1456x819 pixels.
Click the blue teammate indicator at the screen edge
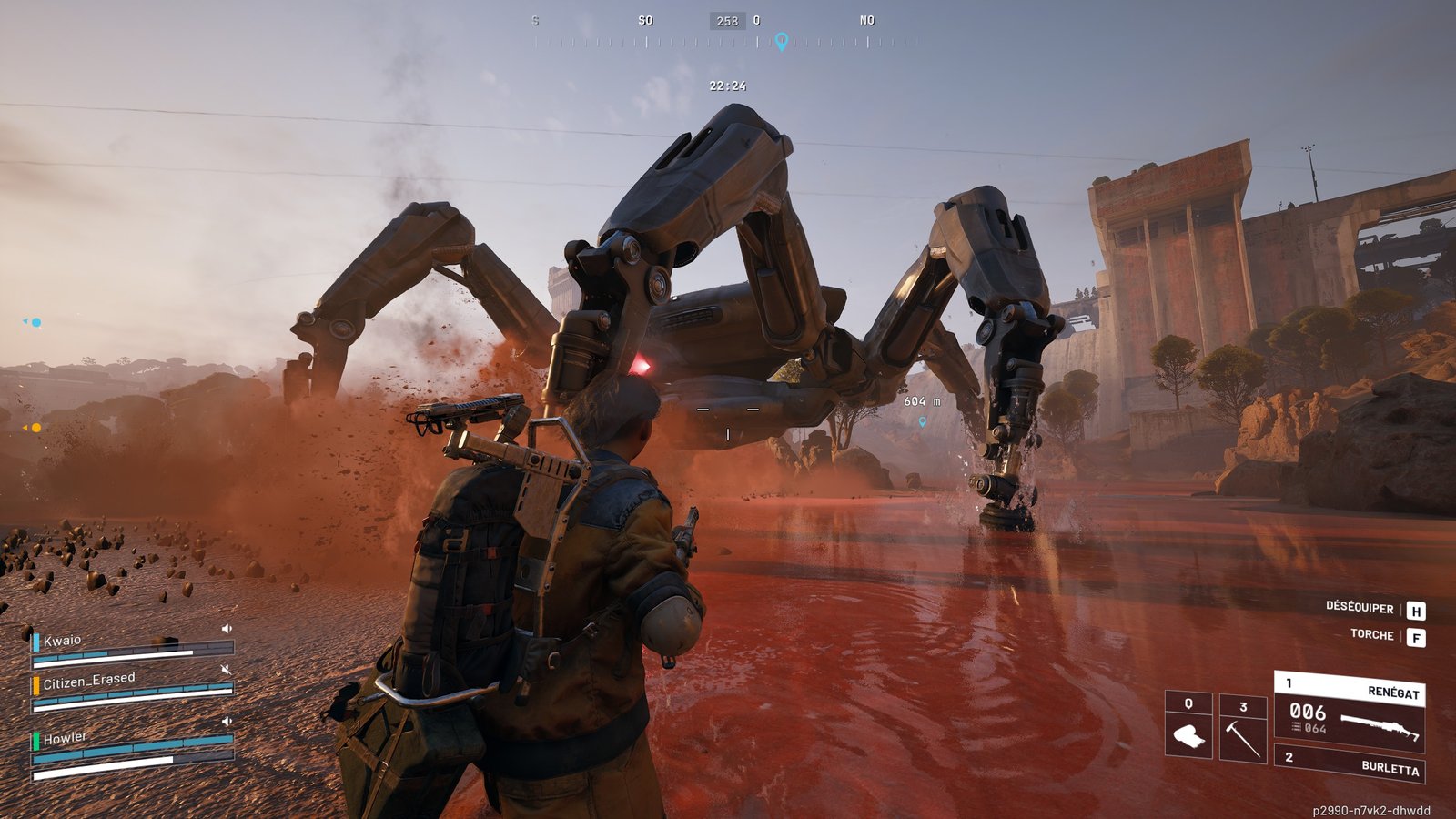pos(34,322)
